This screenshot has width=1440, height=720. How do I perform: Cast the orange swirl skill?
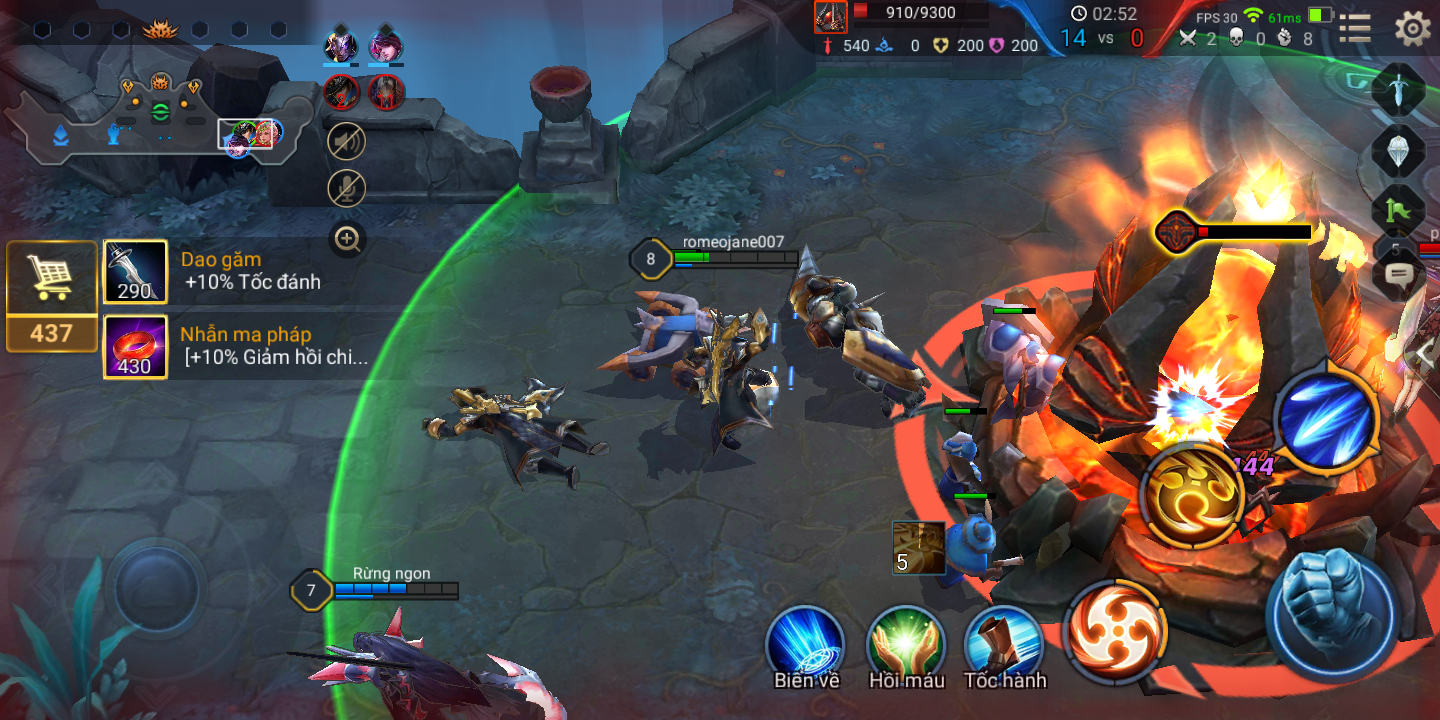pyautogui.click(x=1116, y=630)
